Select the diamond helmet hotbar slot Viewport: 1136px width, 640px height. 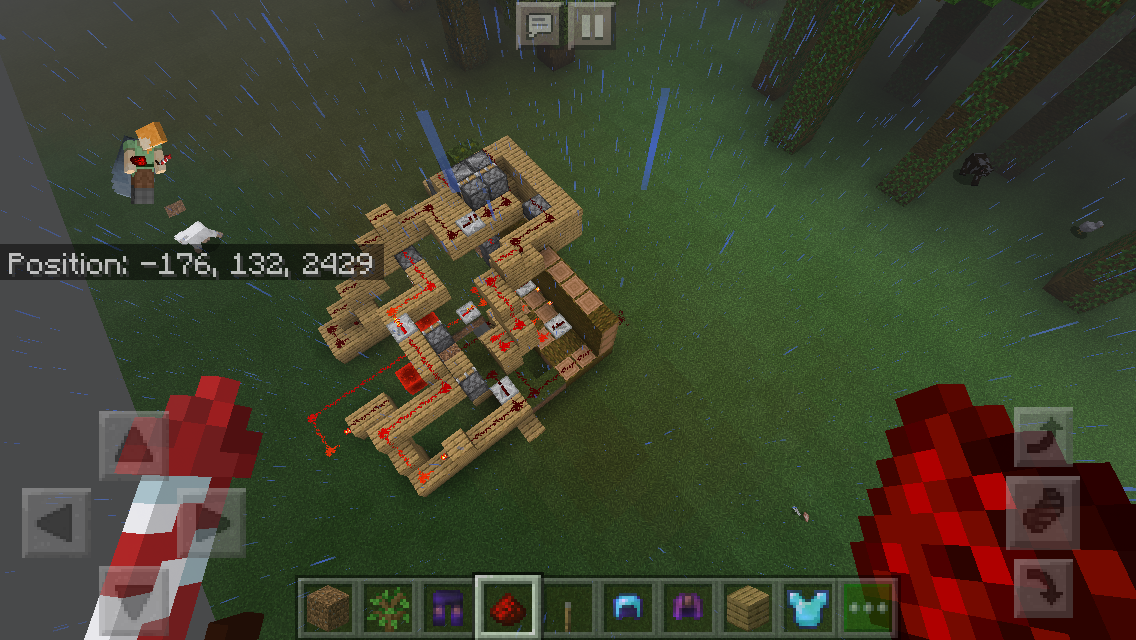[x=628, y=607]
